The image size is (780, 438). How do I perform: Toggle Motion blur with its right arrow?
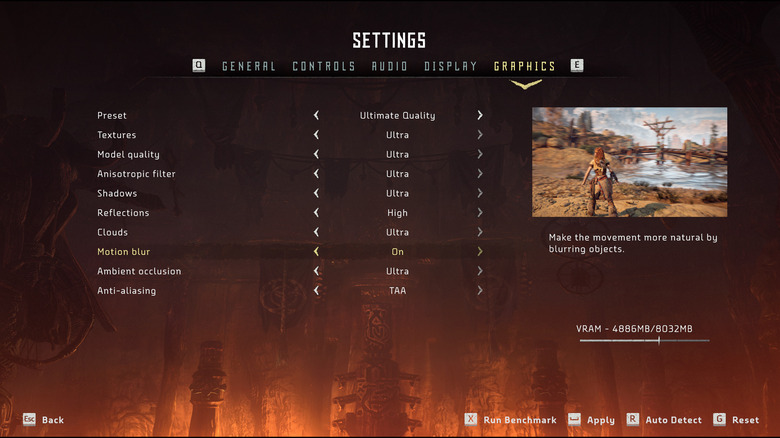click(480, 252)
